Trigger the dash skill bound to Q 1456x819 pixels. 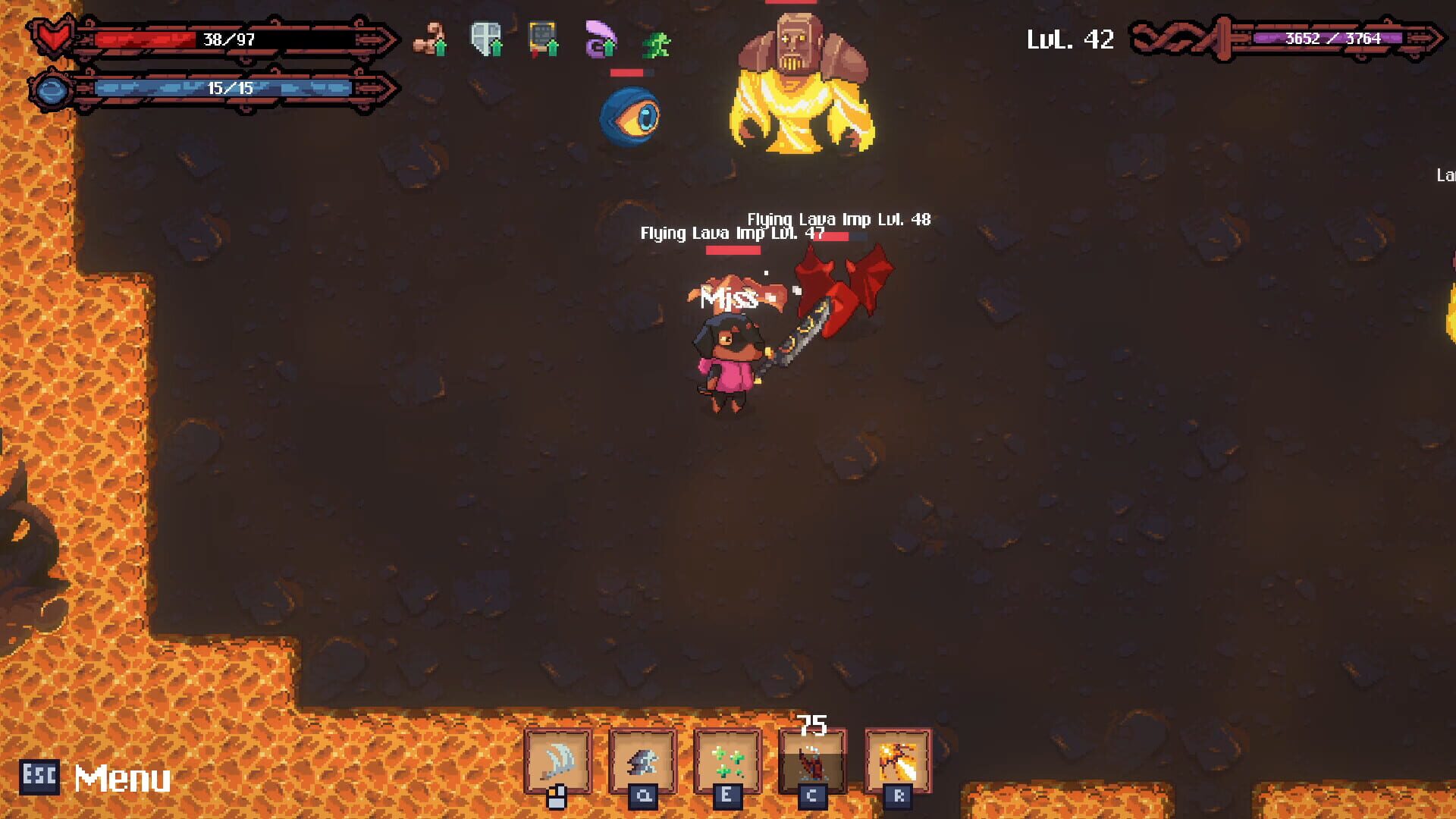(x=644, y=762)
